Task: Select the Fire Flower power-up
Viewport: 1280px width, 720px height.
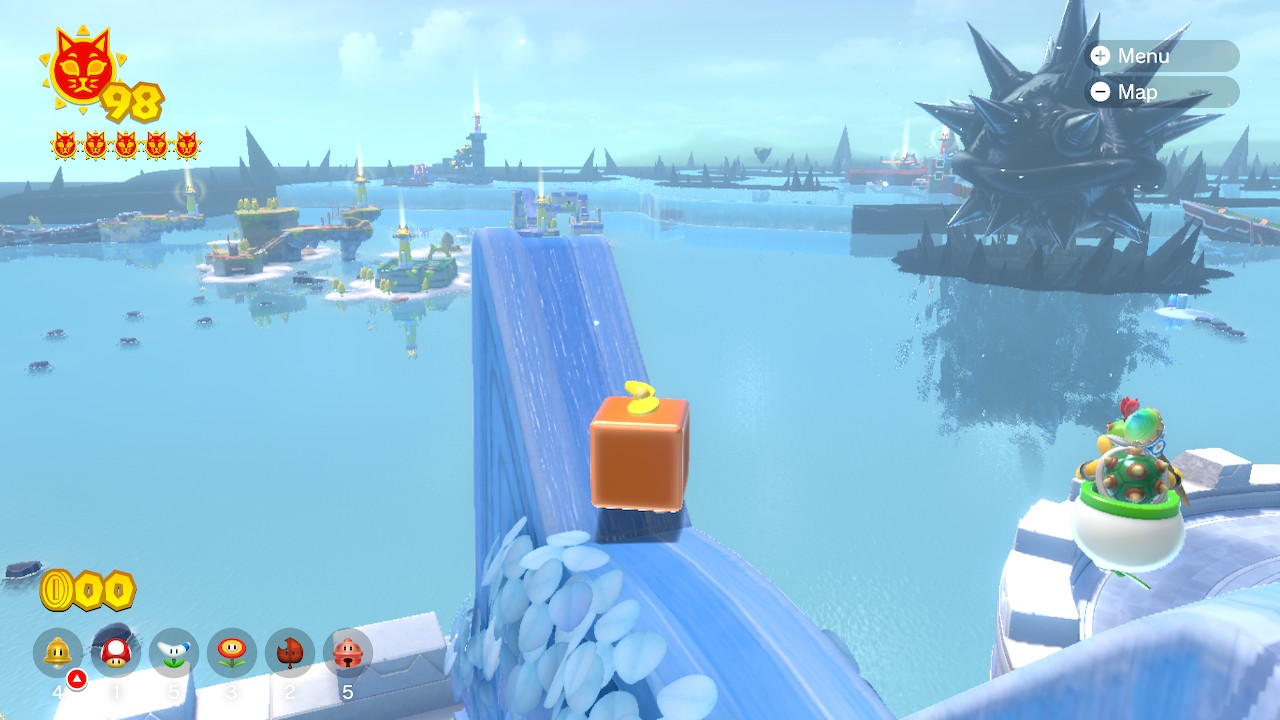Action: pyautogui.click(x=232, y=653)
